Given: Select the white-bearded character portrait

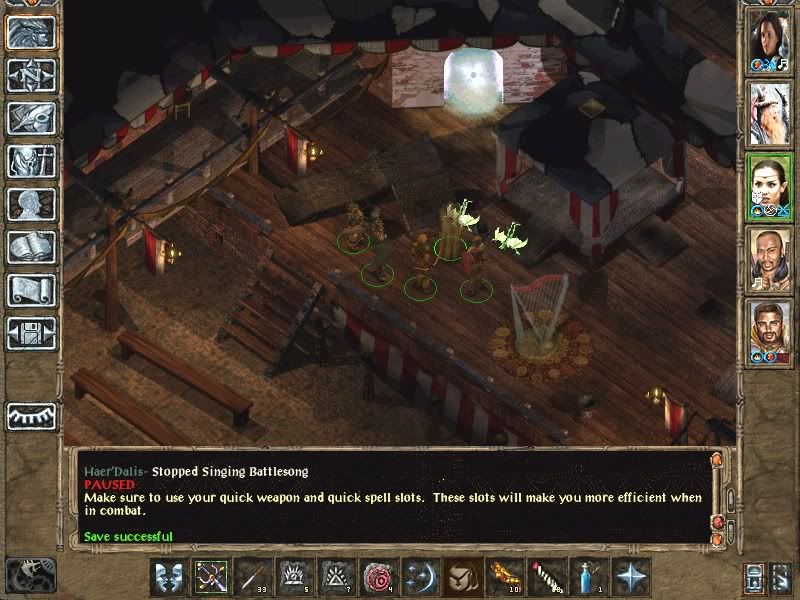Looking at the screenshot, I should coord(770,113).
